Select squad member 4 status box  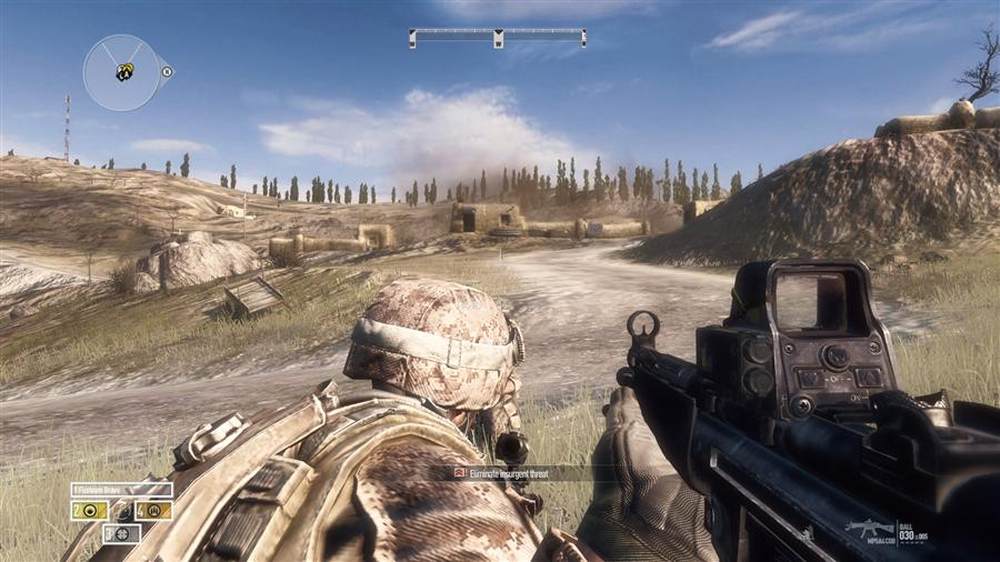click(153, 510)
